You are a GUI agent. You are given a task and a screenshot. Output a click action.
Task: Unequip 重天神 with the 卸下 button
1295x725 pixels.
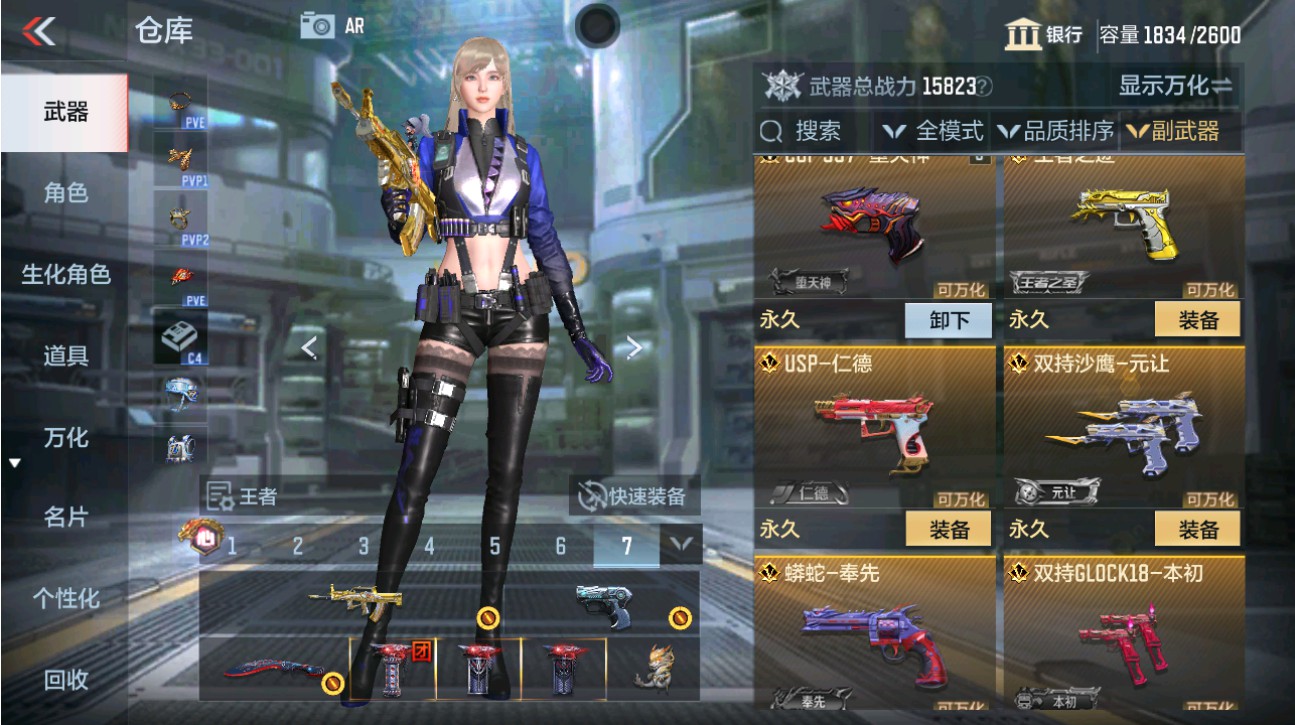point(947,318)
